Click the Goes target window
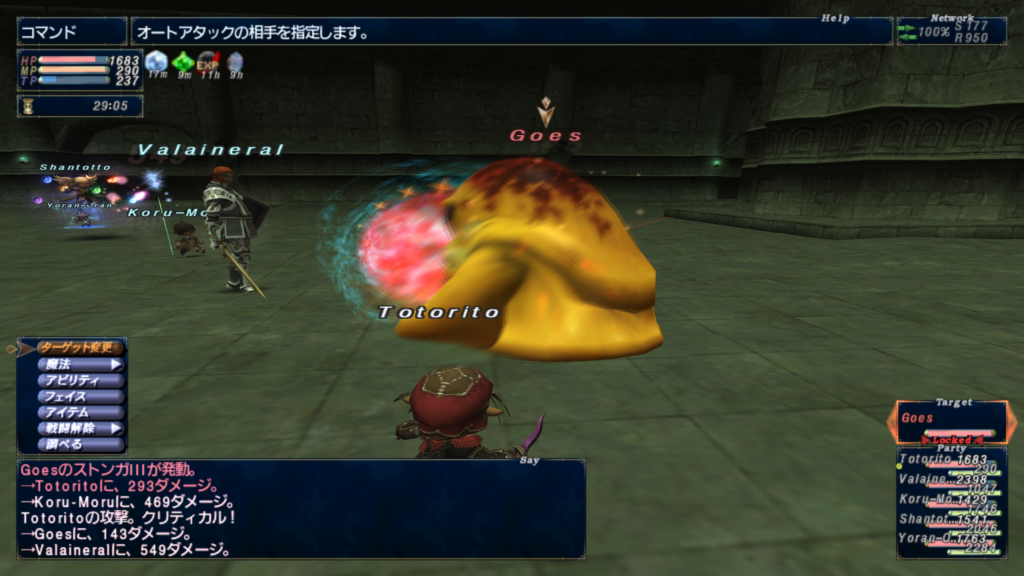1024x576 pixels. [951, 422]
